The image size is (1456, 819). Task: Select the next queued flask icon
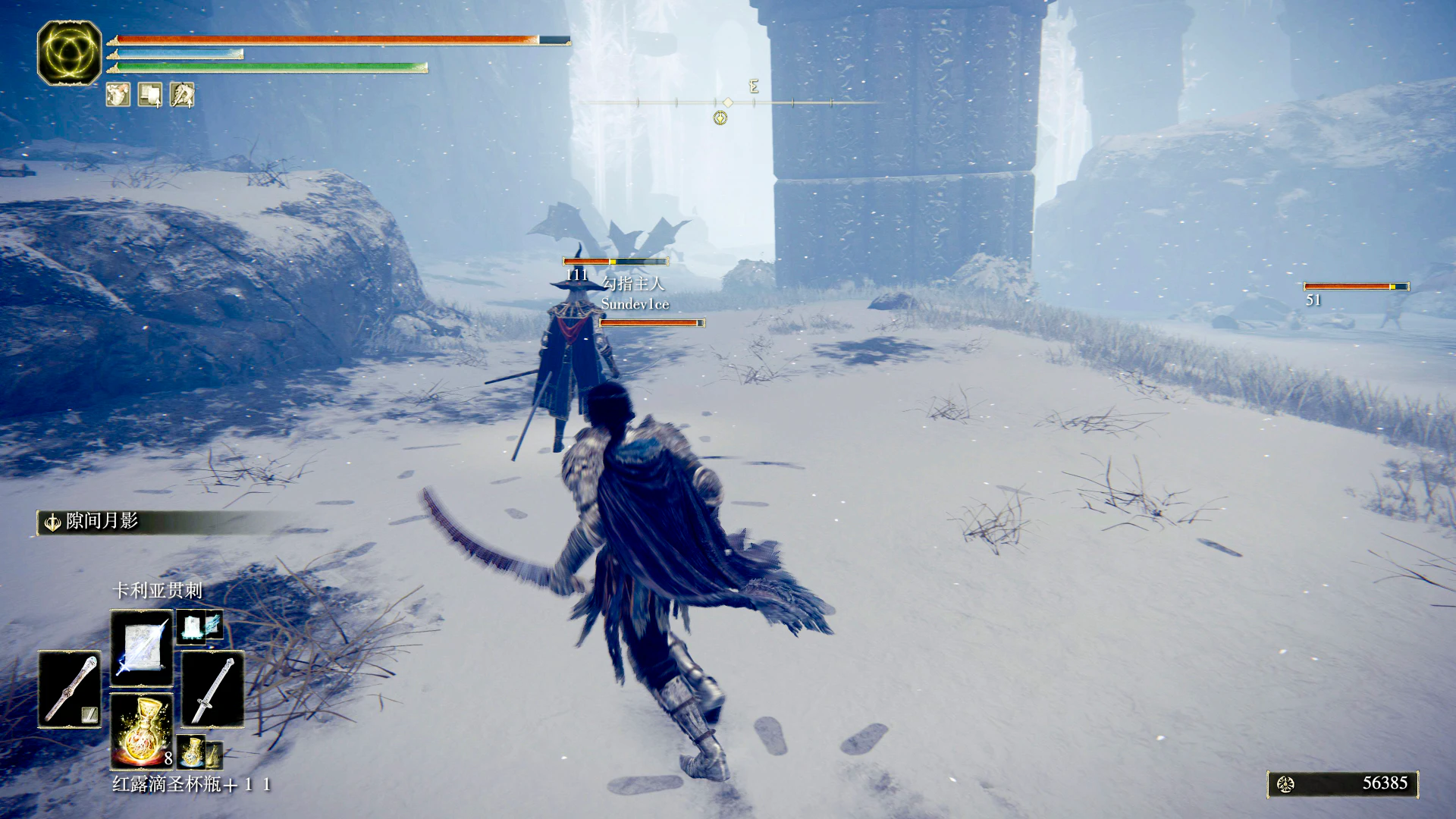[x=193, y=752]
